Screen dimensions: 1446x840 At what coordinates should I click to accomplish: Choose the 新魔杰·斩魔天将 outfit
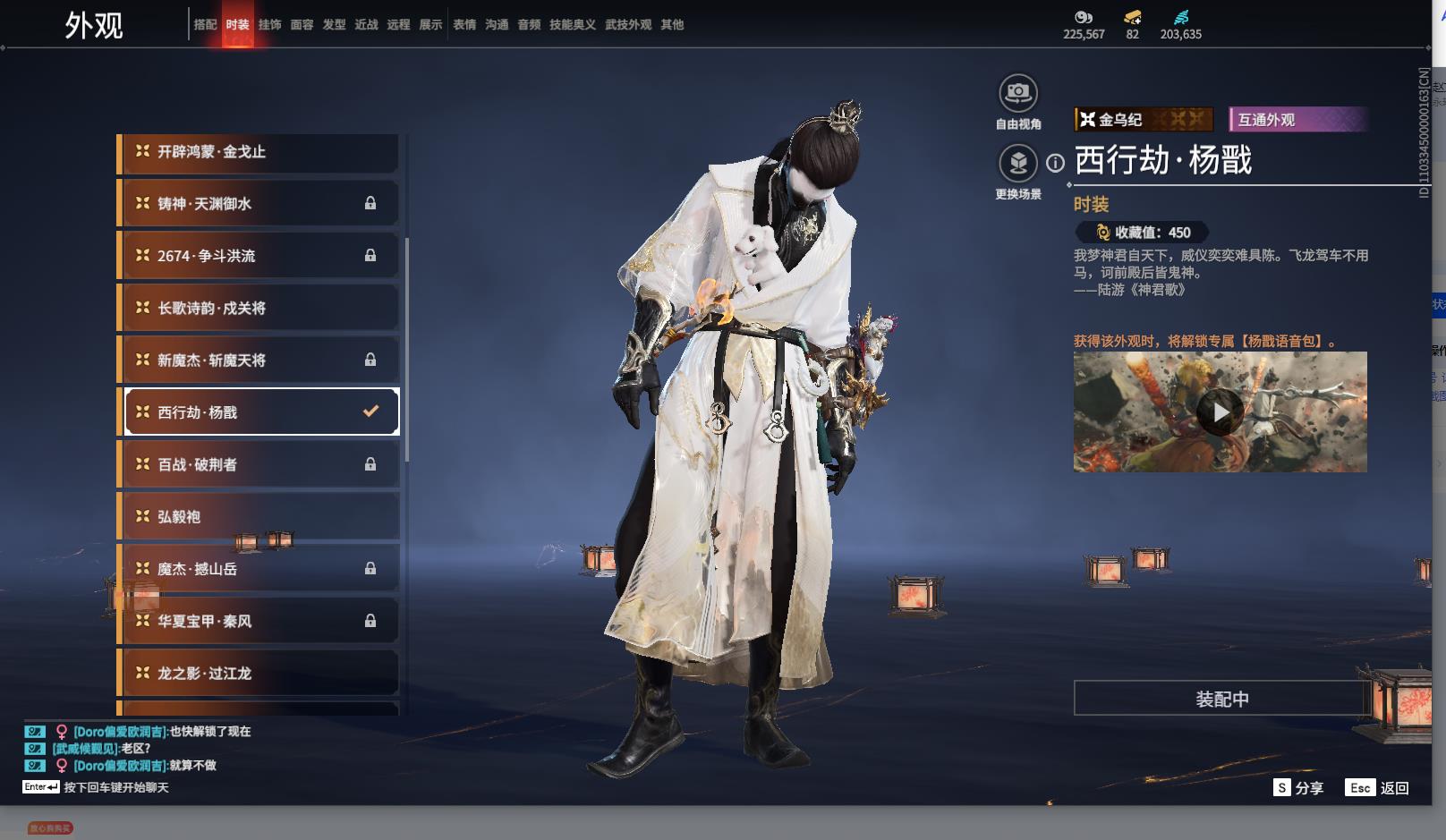click(259, 360)
